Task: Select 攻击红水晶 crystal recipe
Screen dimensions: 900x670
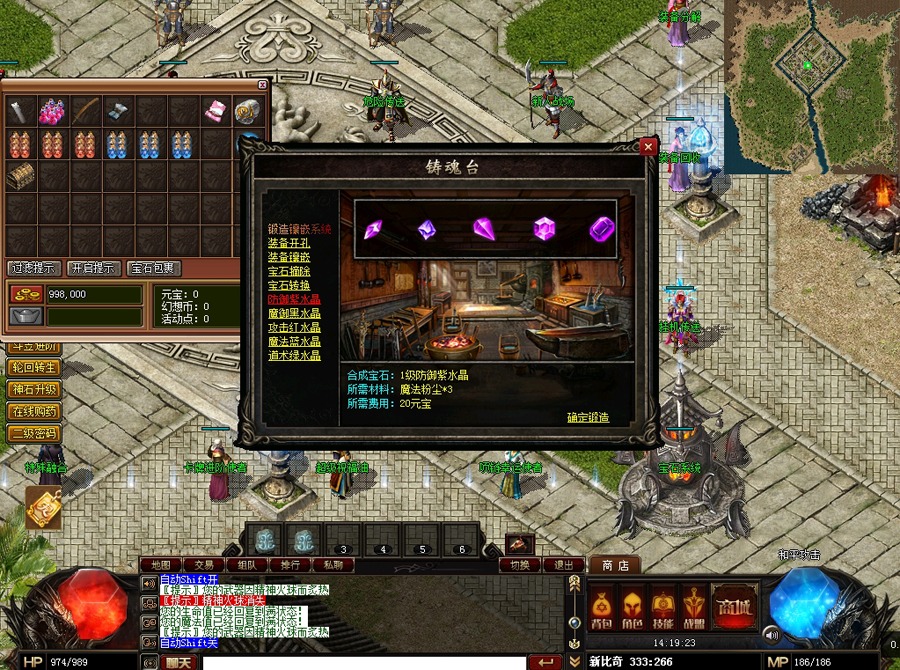Action: (294, 327)
